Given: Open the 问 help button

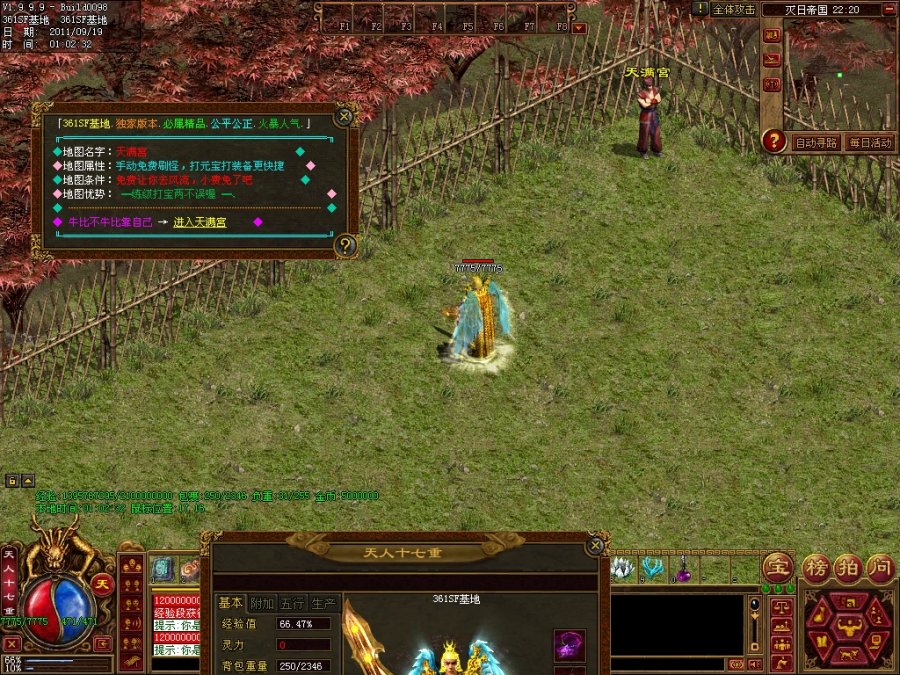Looking at the screenshot, I should [x=879, y=567].
